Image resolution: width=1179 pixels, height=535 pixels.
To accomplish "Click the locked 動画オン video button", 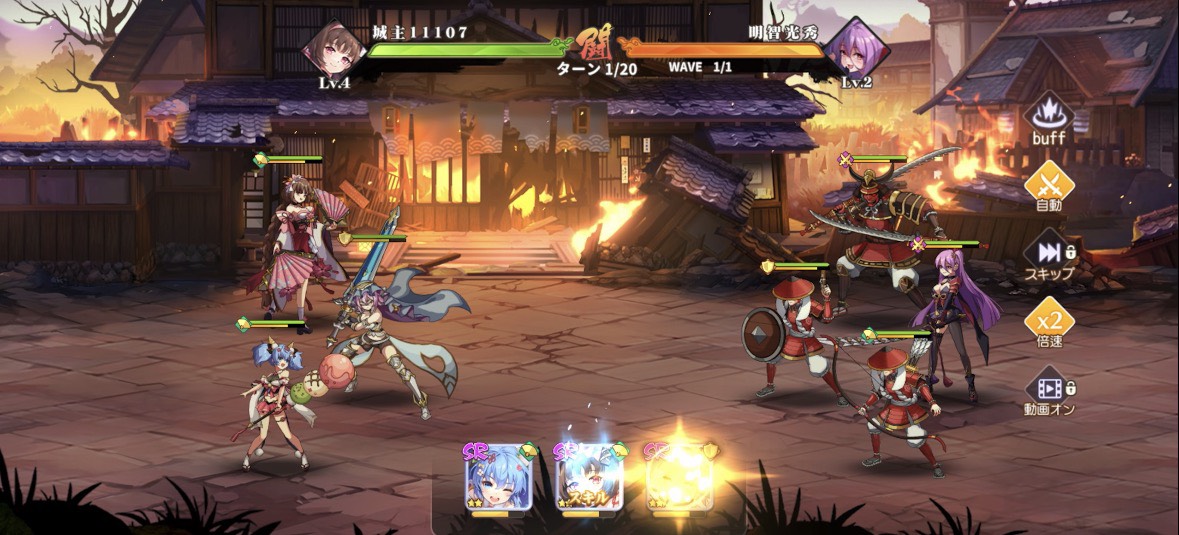I will tap(1048, 390).
